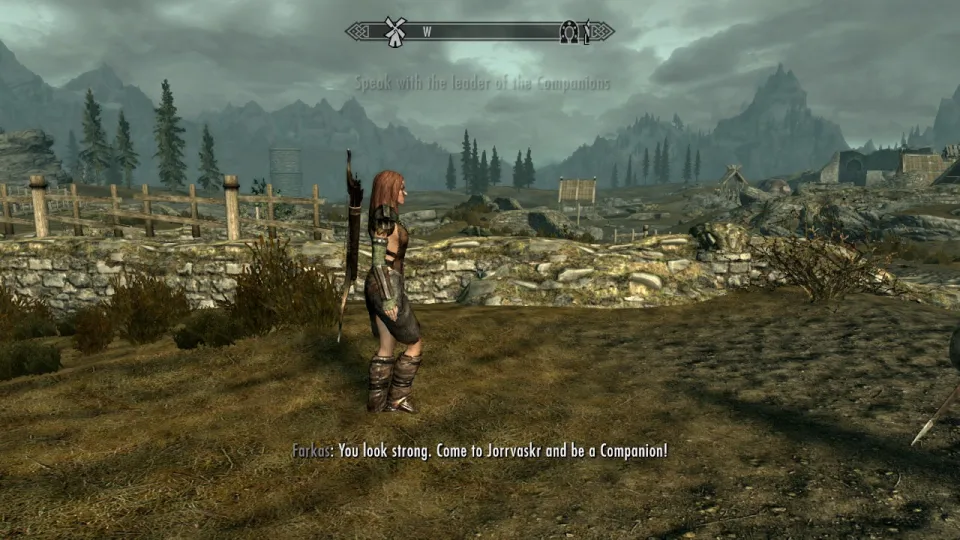Image resolution: width=960 pixels, height=540 pixels.
Task: Select the horseshoe stables marker on compass
Action: [569, 31]
